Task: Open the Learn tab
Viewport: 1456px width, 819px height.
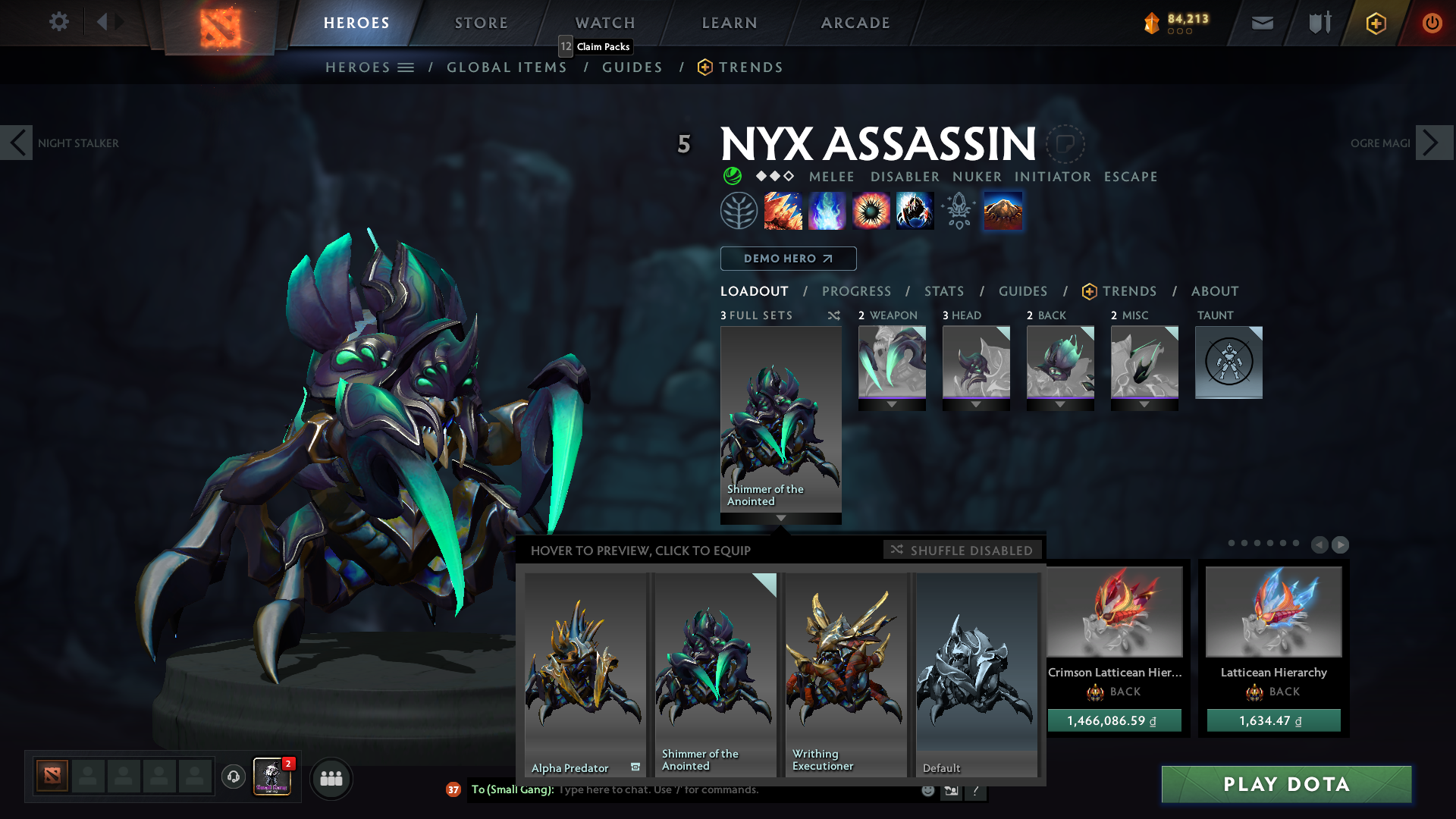Action: coord(729,23)
